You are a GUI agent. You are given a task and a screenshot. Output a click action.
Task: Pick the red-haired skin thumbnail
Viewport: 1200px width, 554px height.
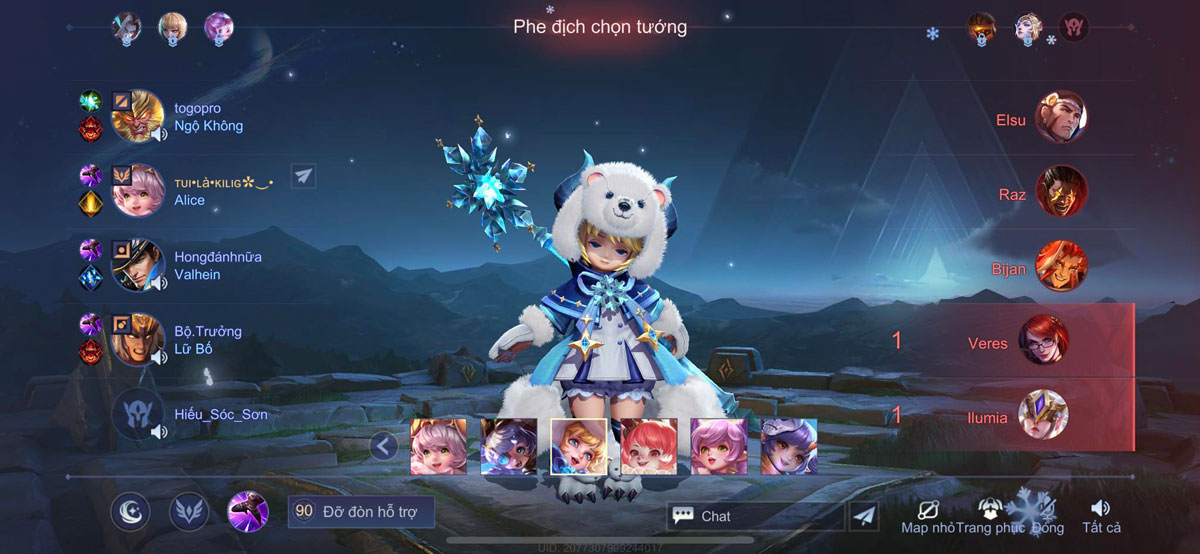coord(649,446)
